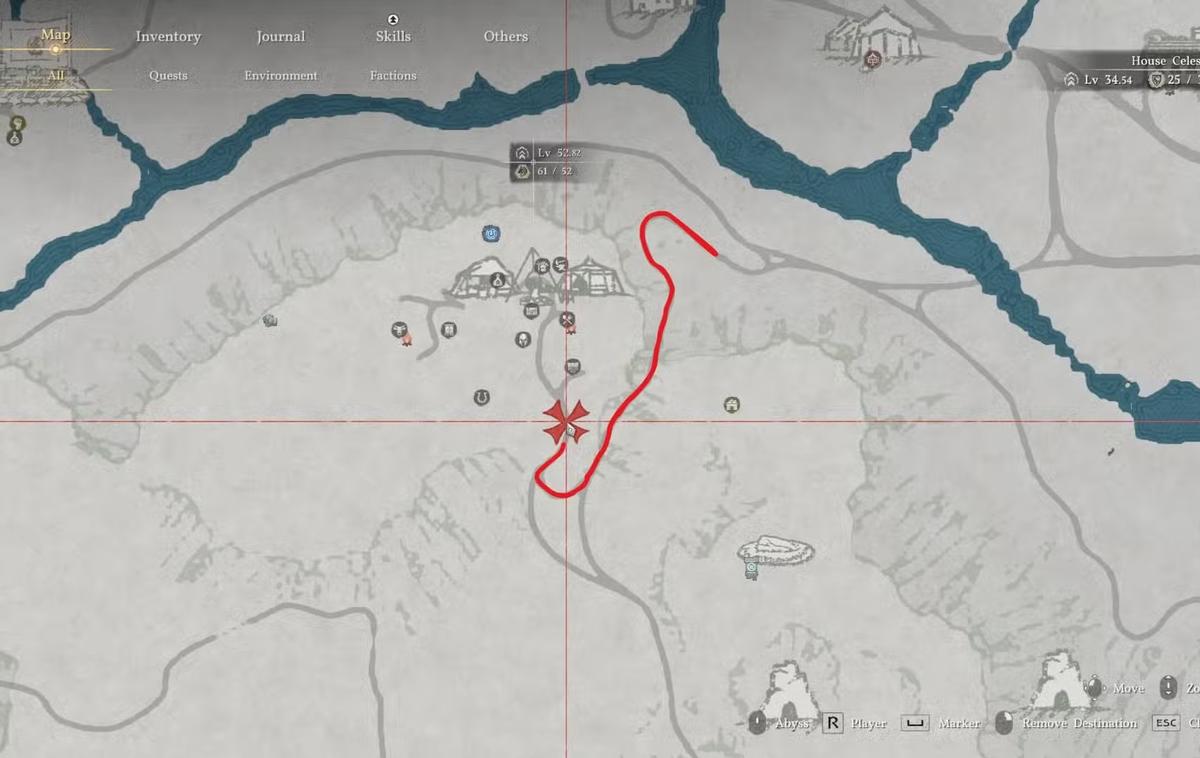The height and width of the screenshot is (758, 1200).
Task: Click the helmet map marker
Action: [x=522, y=339]
